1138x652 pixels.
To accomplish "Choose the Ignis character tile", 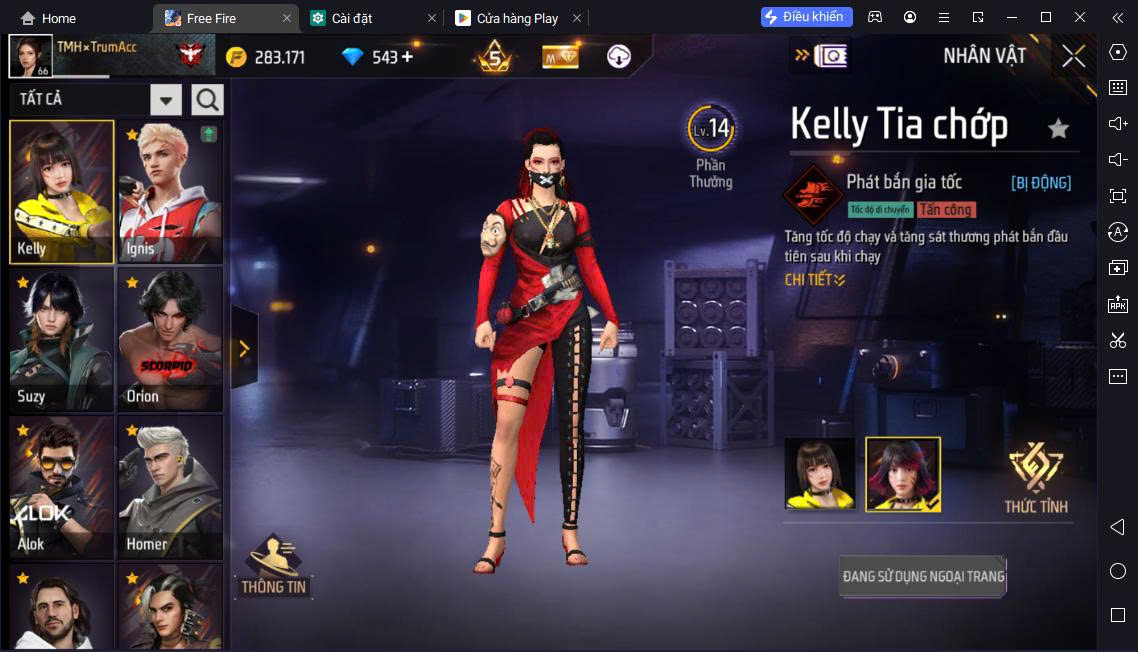I will coord(170,192).
